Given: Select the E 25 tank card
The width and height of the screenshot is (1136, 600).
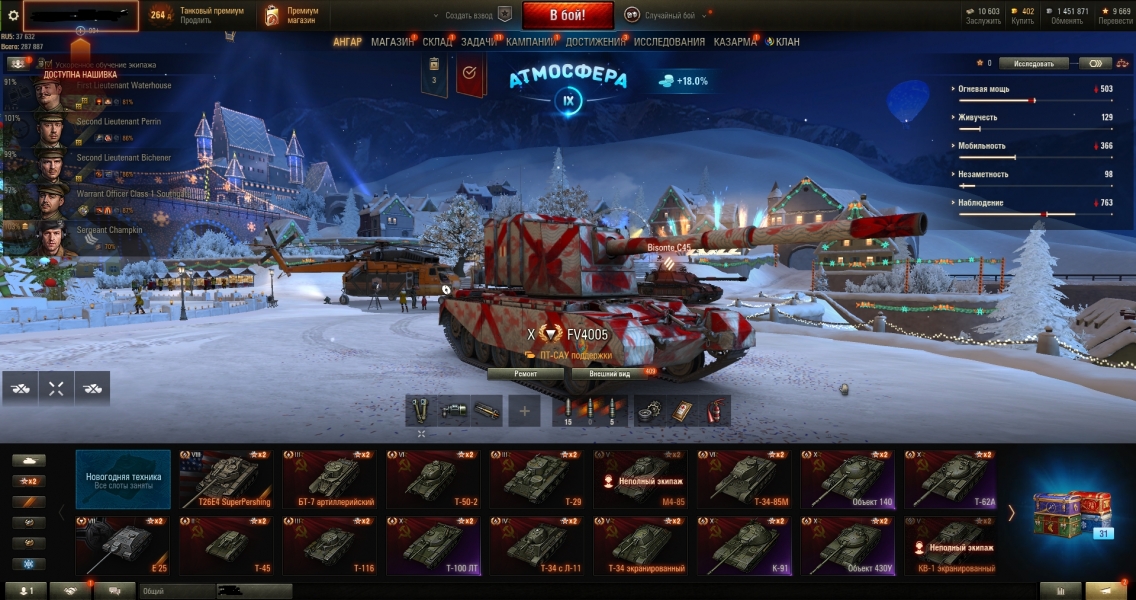Looking at the screenshot, I should coord(122,546).
